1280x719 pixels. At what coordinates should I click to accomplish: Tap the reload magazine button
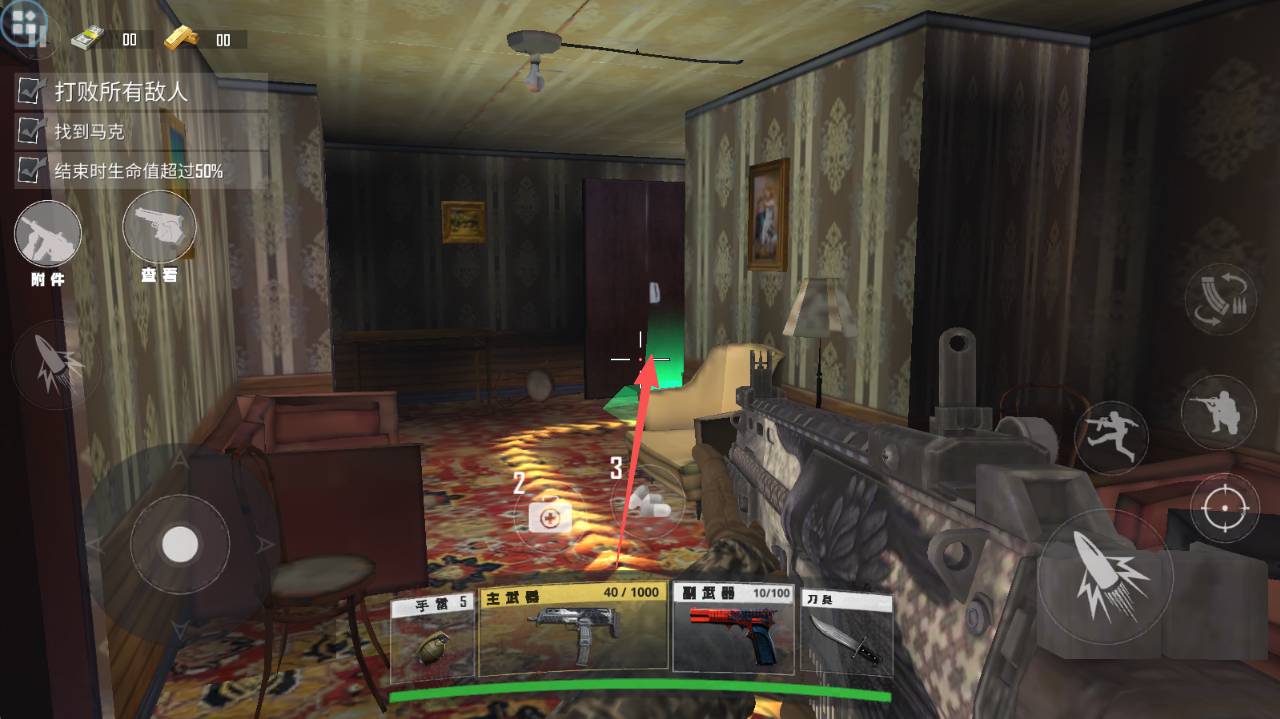[1219, 299]
